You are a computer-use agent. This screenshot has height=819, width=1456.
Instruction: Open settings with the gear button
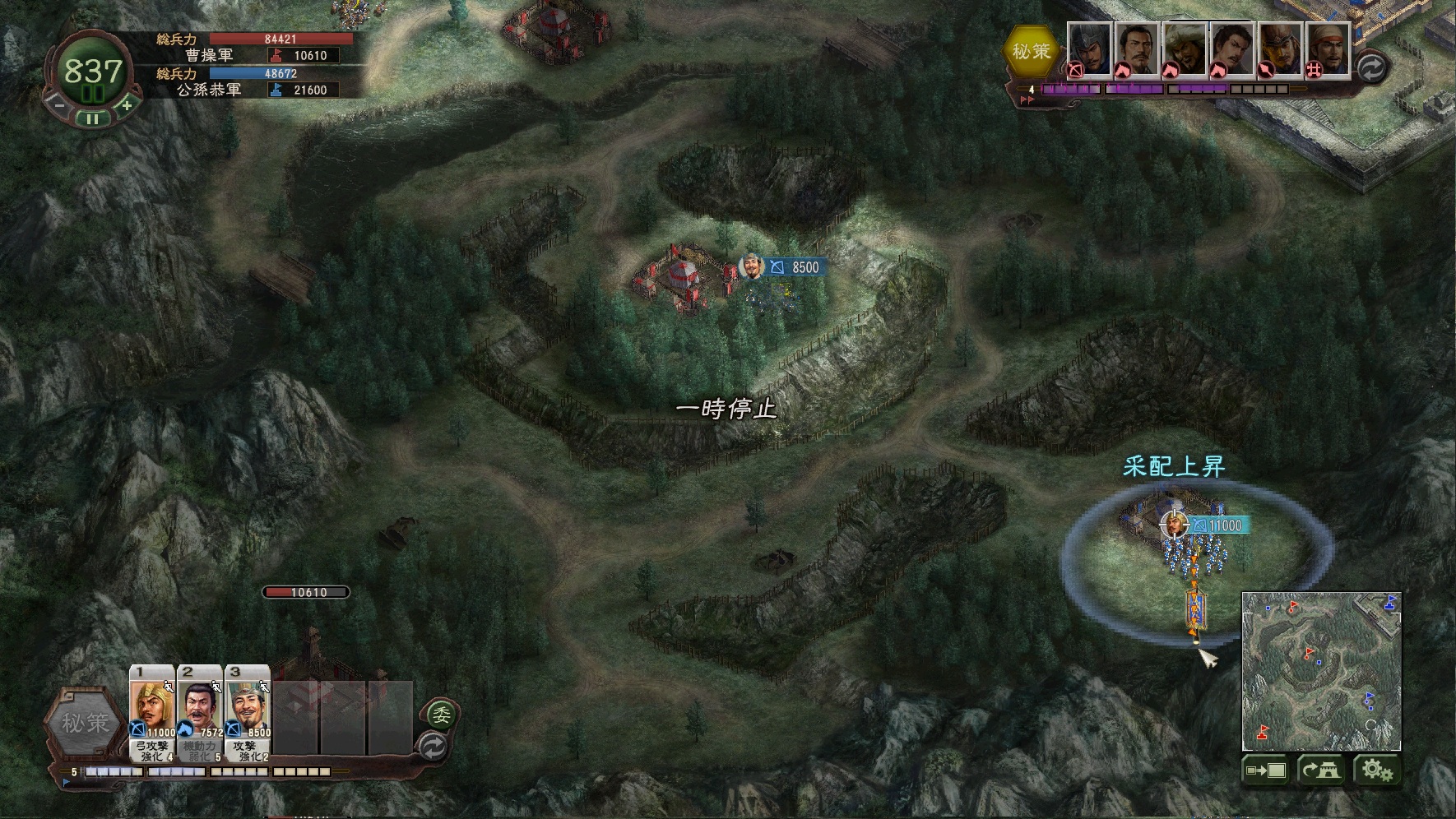[1376, 770]
